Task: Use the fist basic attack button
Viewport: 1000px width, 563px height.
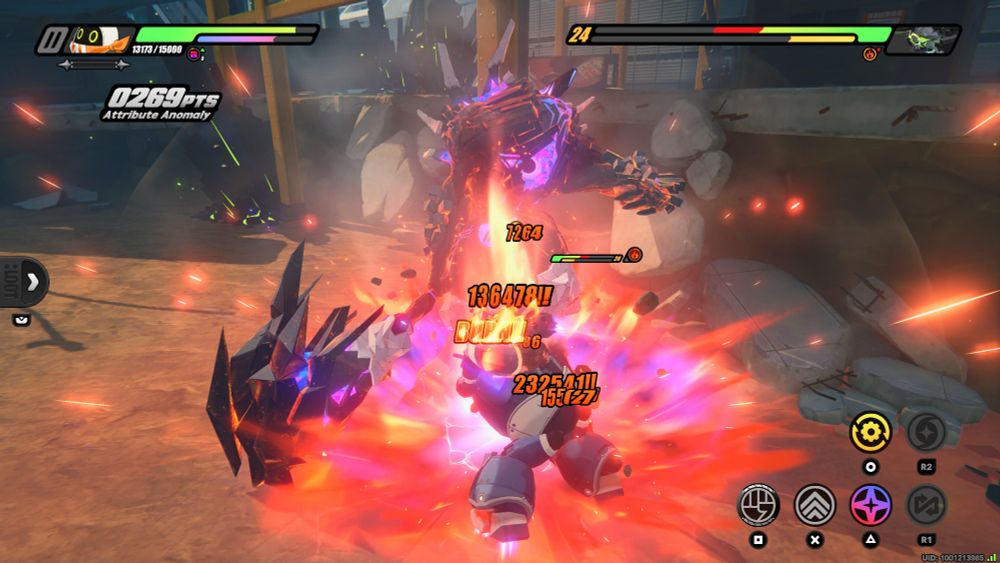Action: tap(758, 505)
